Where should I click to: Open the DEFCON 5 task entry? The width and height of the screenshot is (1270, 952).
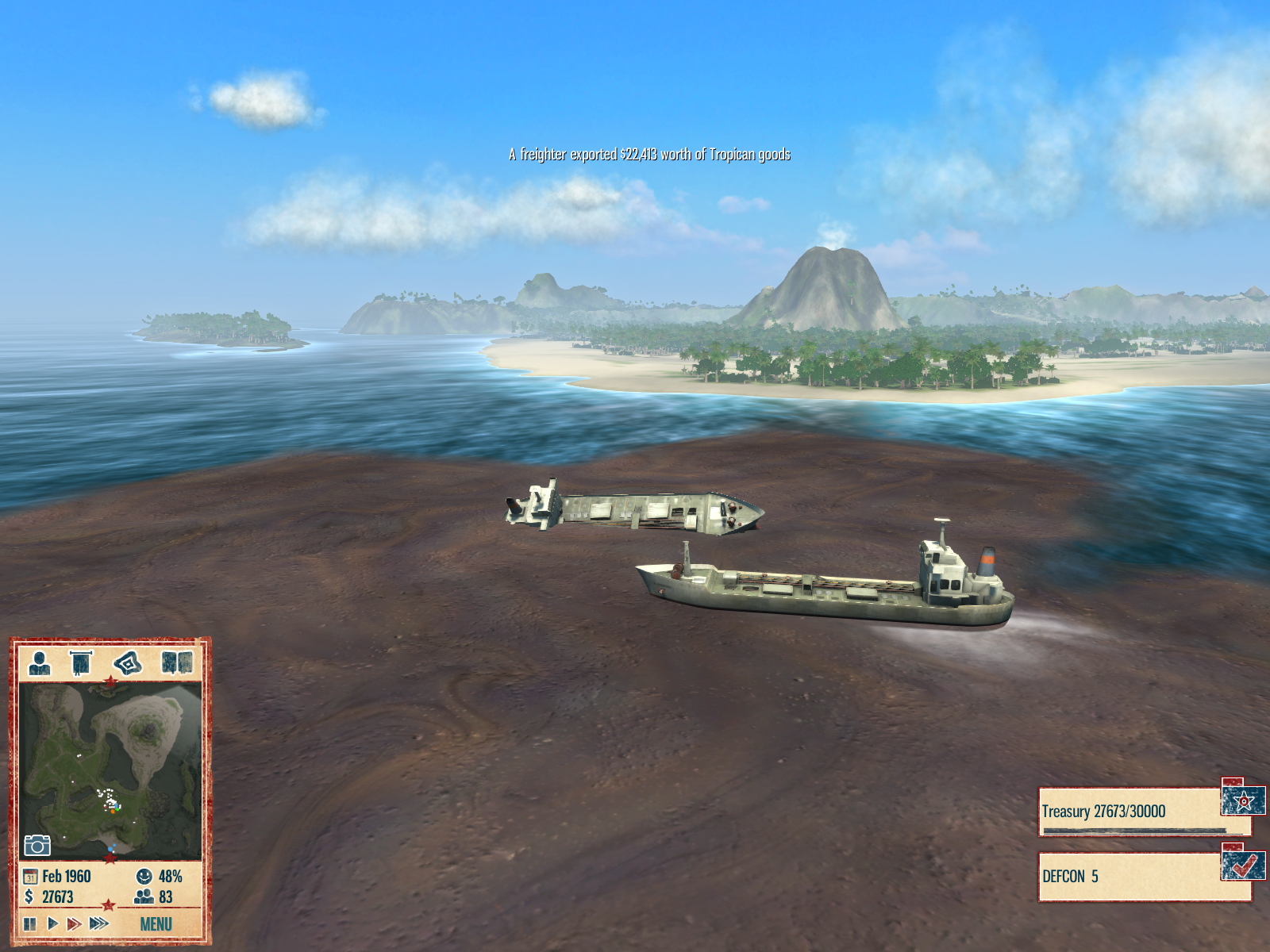1130,877
